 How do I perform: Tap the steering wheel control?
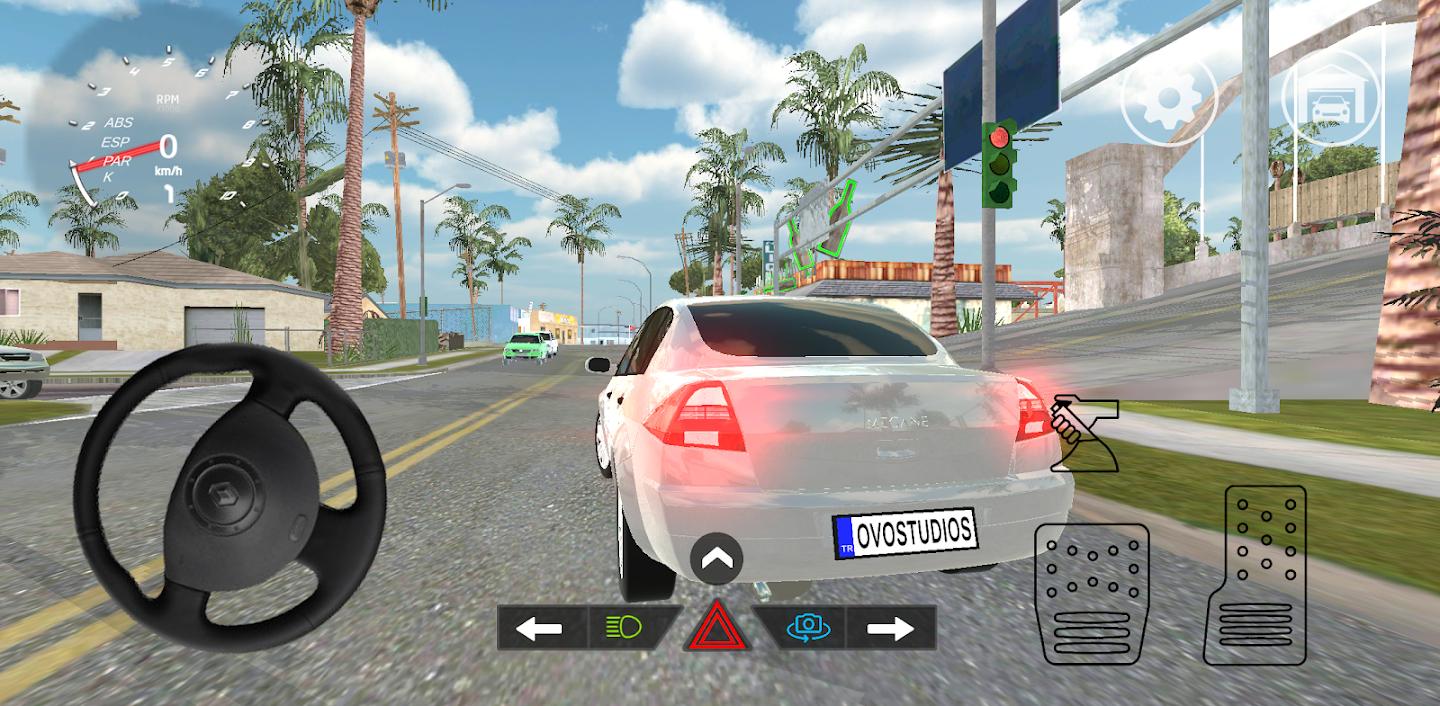[x=230, y=497]
